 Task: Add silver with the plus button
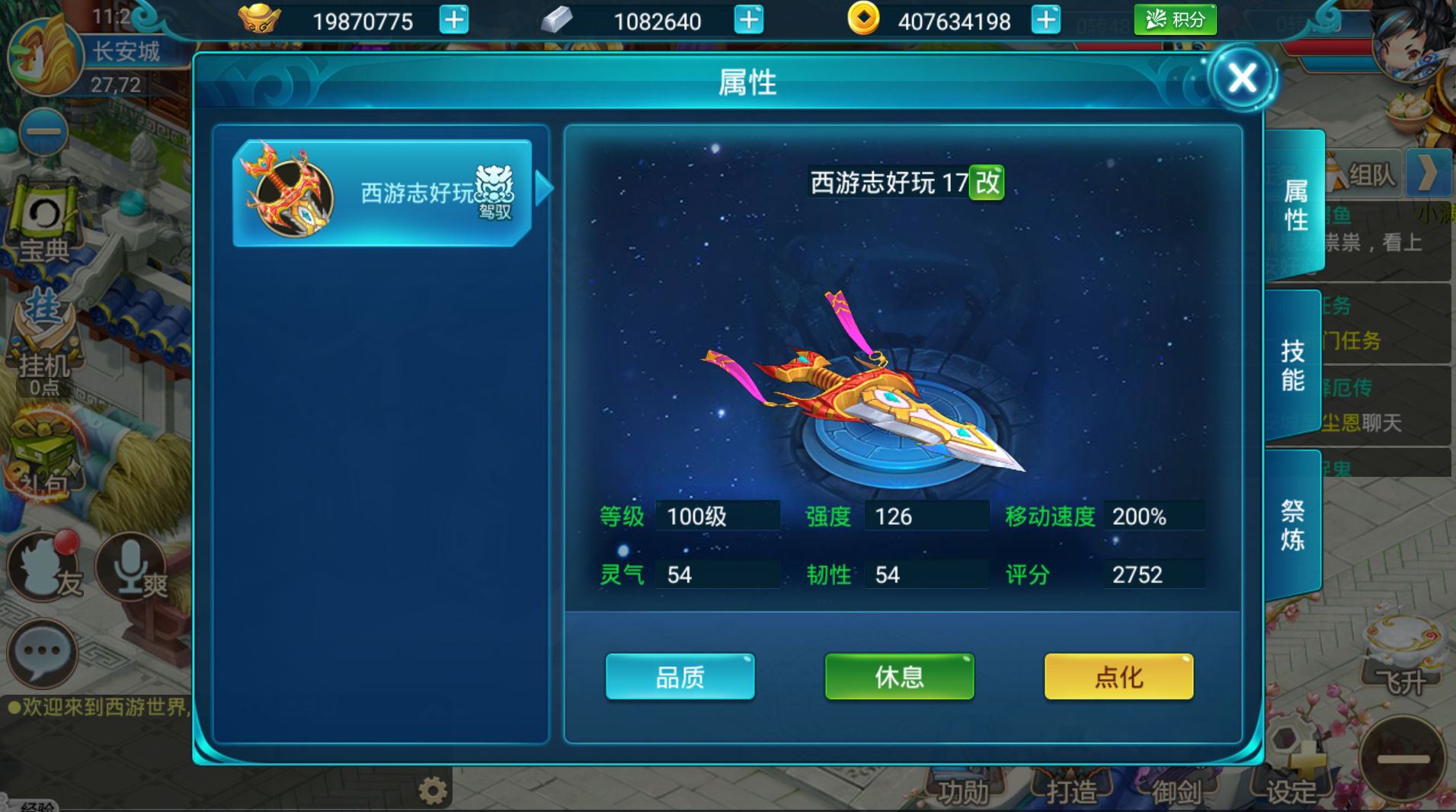[748, 20]
